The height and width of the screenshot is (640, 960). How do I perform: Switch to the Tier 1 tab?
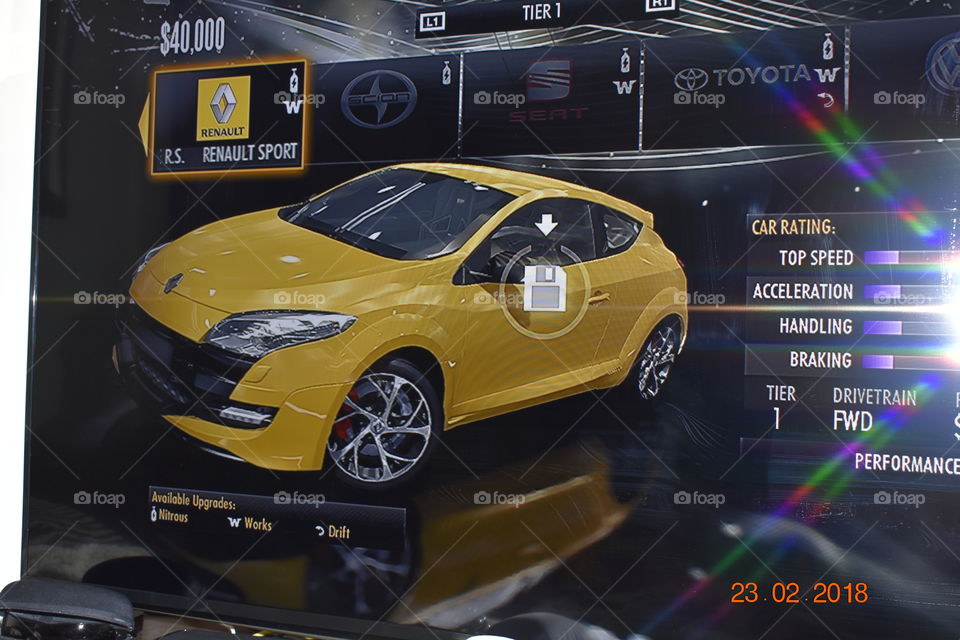tap(543, 13)
